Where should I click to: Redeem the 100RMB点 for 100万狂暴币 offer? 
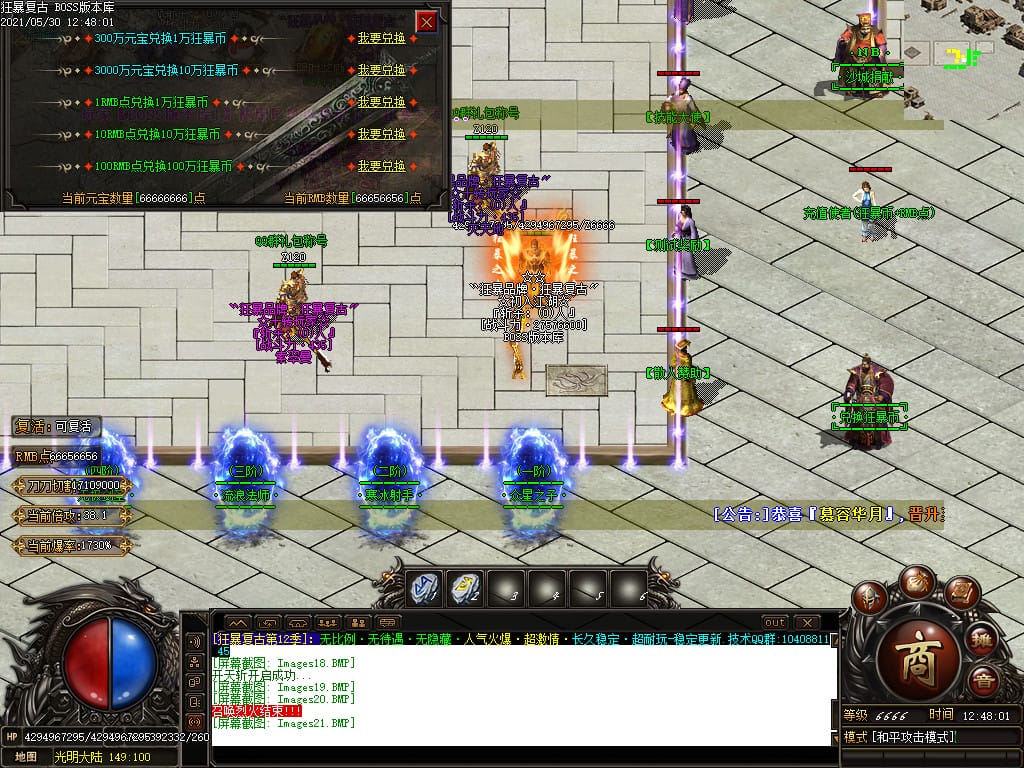click(382, 166)
